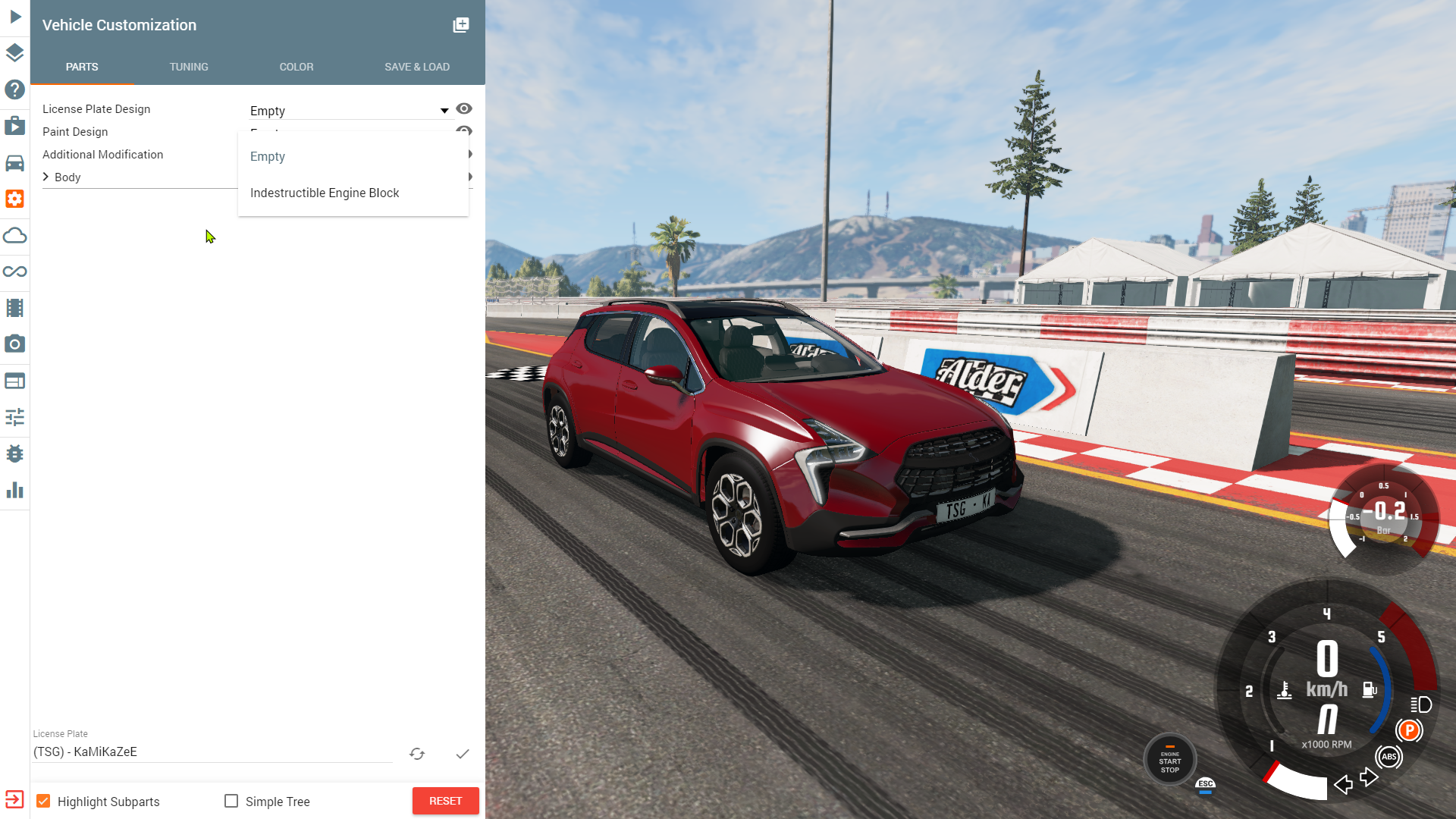Open the SAVE & LOAD tab
The height and width of the screenshot is (819, 1456).
(x=417, y=67)
